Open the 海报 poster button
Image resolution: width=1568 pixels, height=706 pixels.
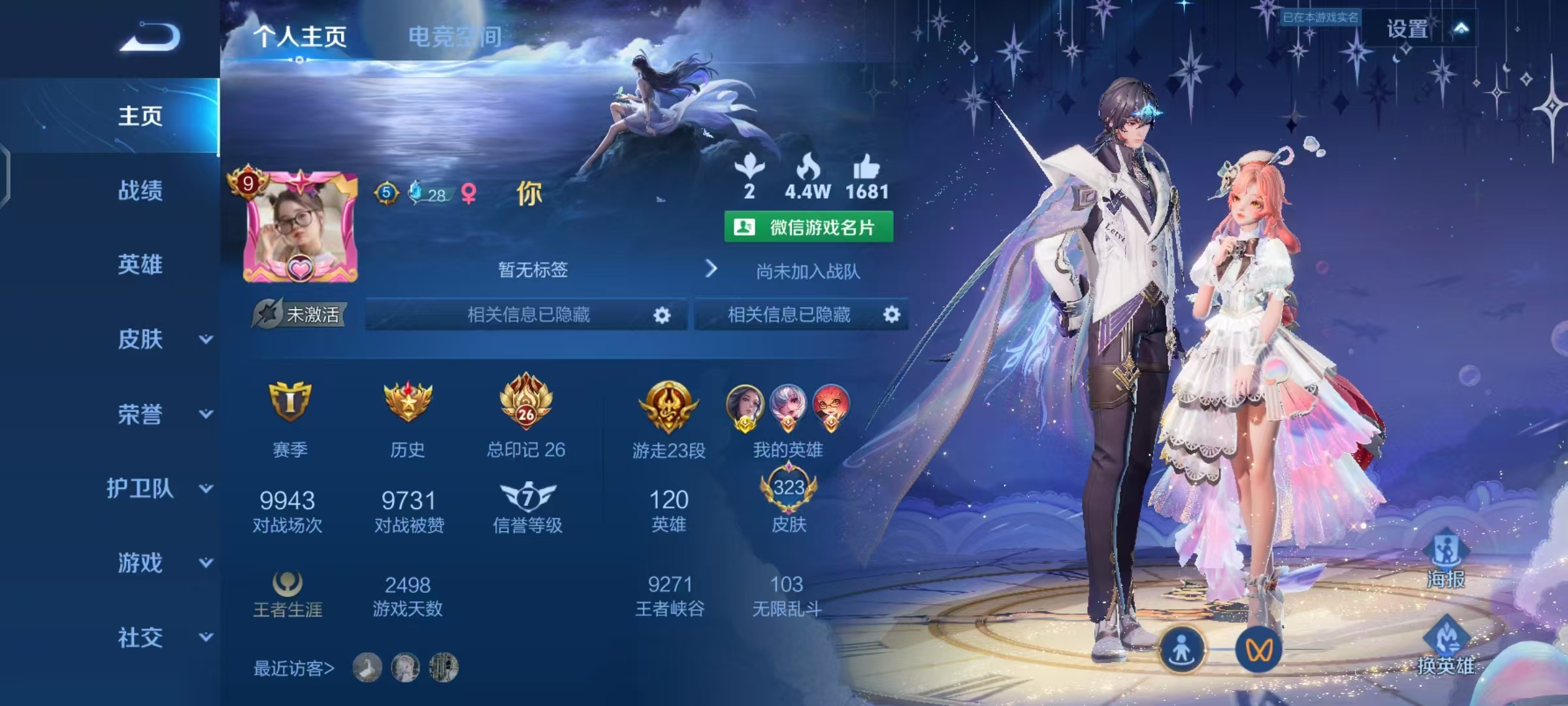pos(1445,560)
